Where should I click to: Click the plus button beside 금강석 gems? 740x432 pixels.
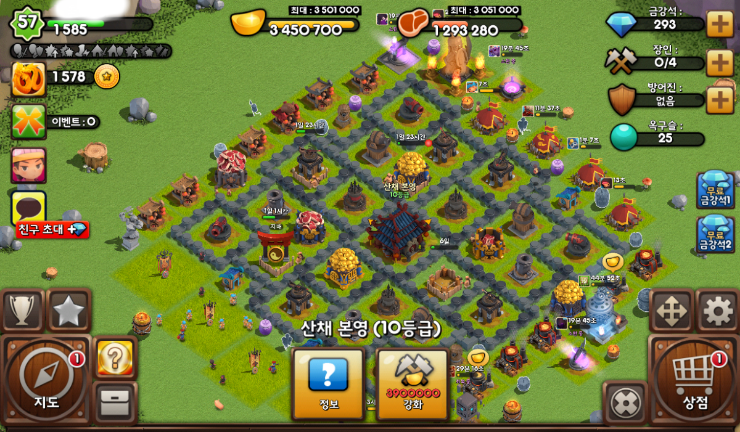point(720,24)
